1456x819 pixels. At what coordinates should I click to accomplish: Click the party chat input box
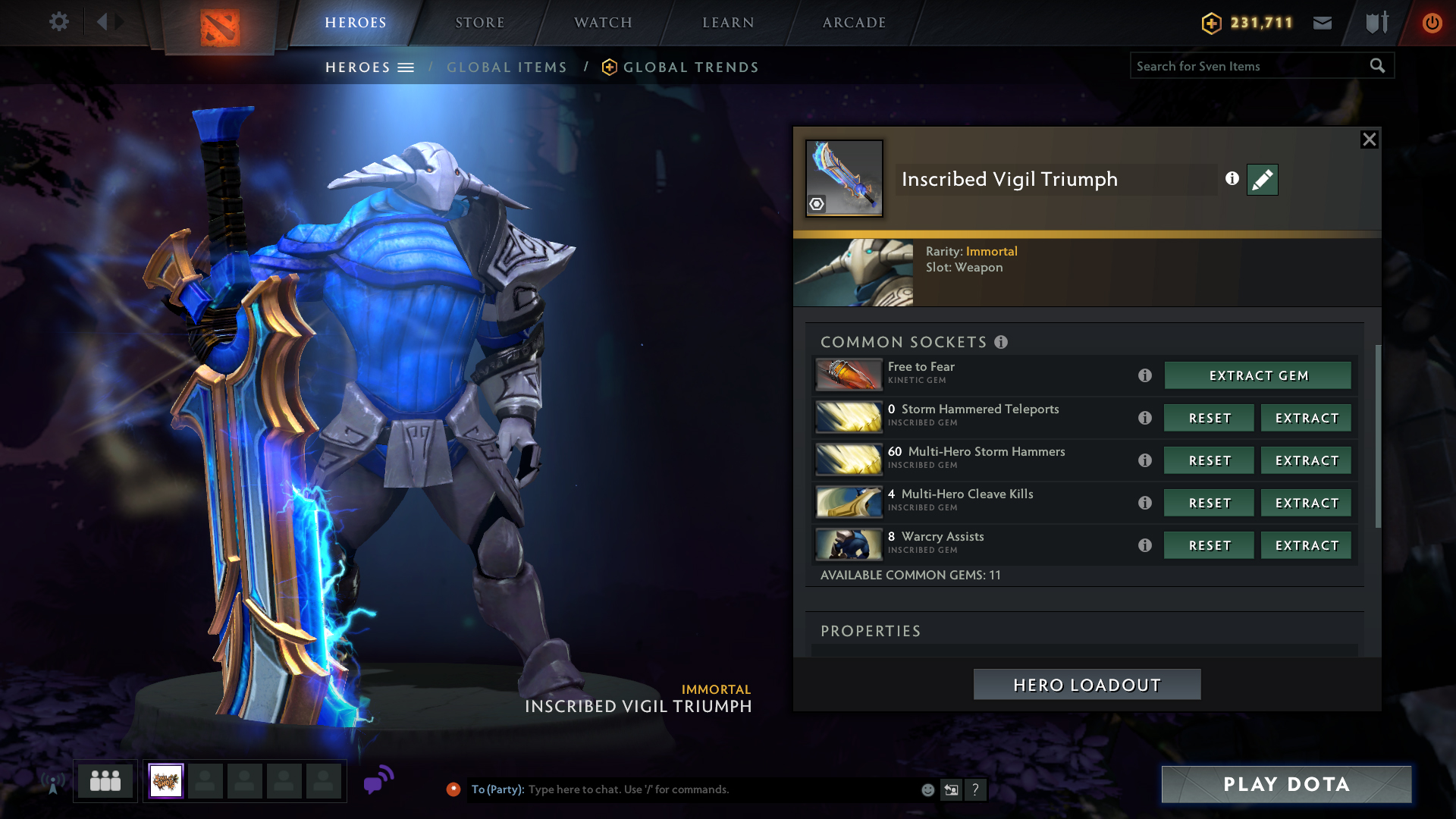tap(720, 789)
